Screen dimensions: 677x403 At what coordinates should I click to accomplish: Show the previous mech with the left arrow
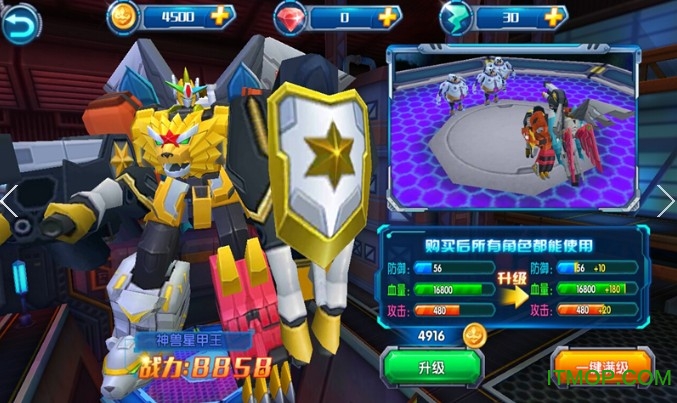coord(8,199)
